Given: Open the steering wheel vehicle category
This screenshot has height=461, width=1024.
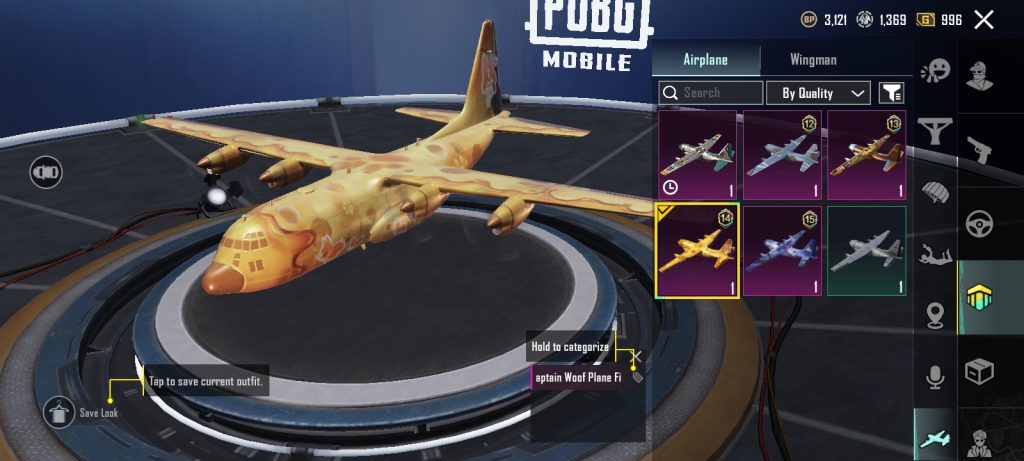Looking at the screenshot, I should 979,224.
